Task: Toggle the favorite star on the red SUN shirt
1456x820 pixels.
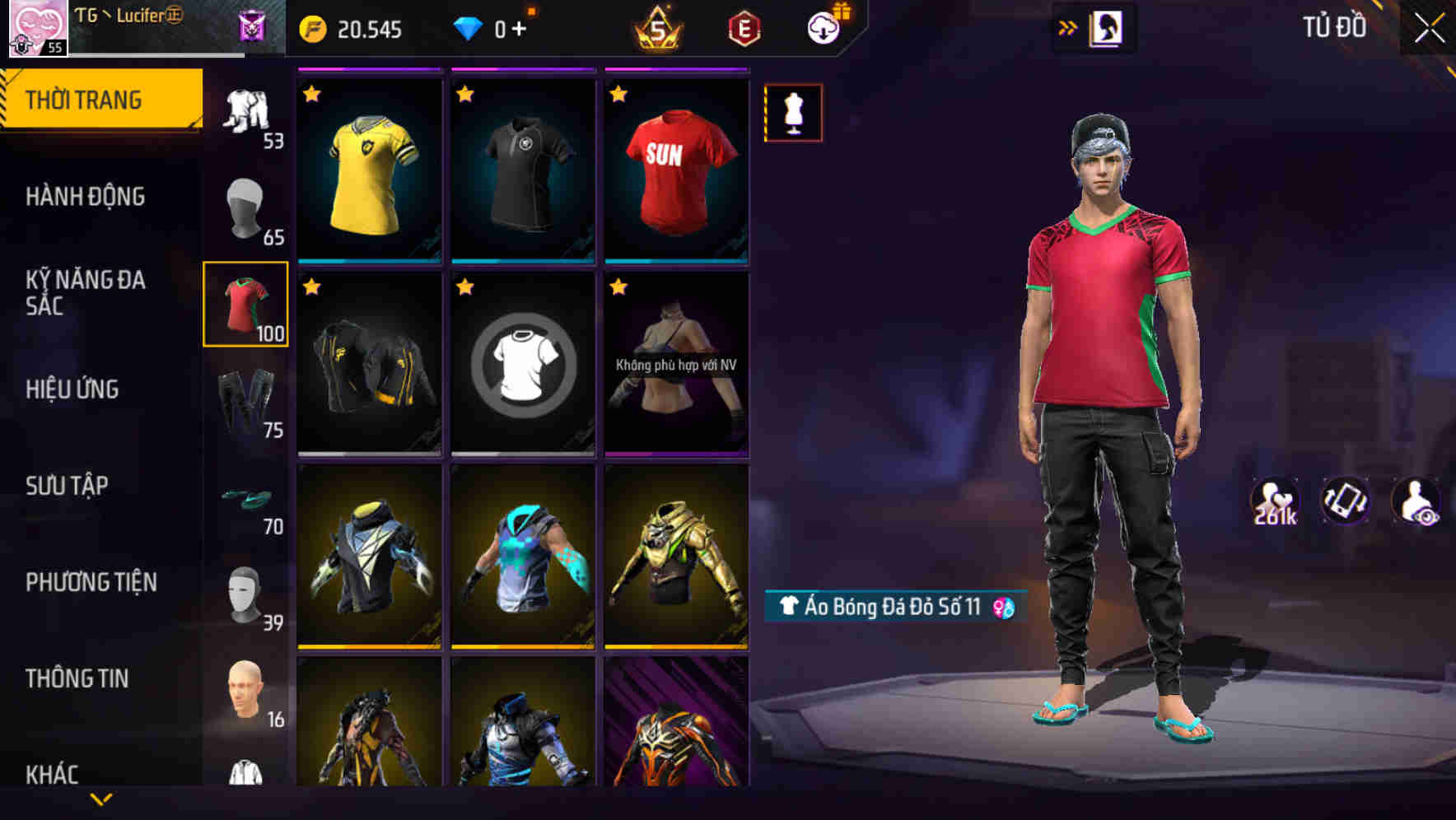Action: click(x=618, y=95)
